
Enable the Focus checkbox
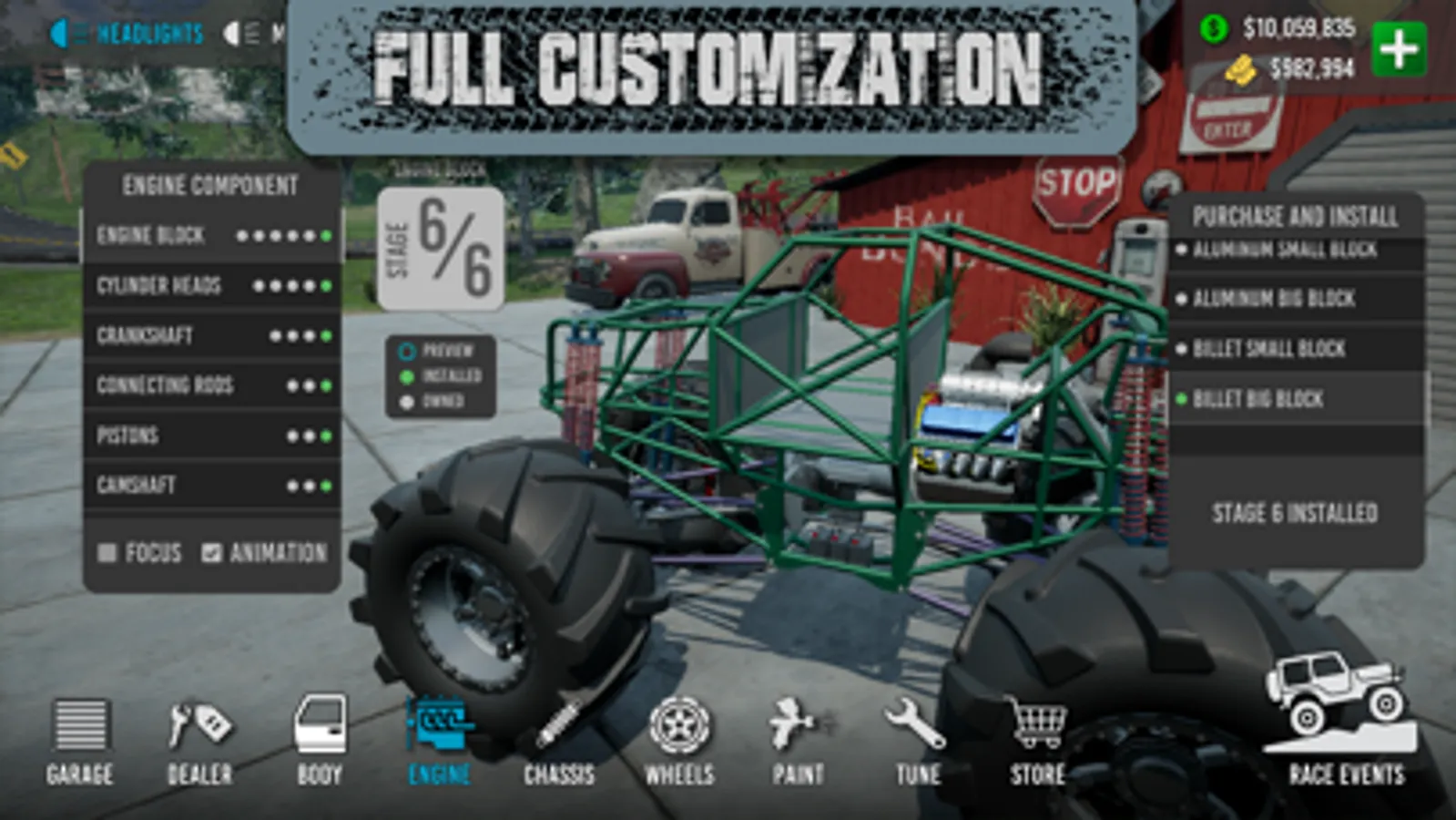(107, 552)
